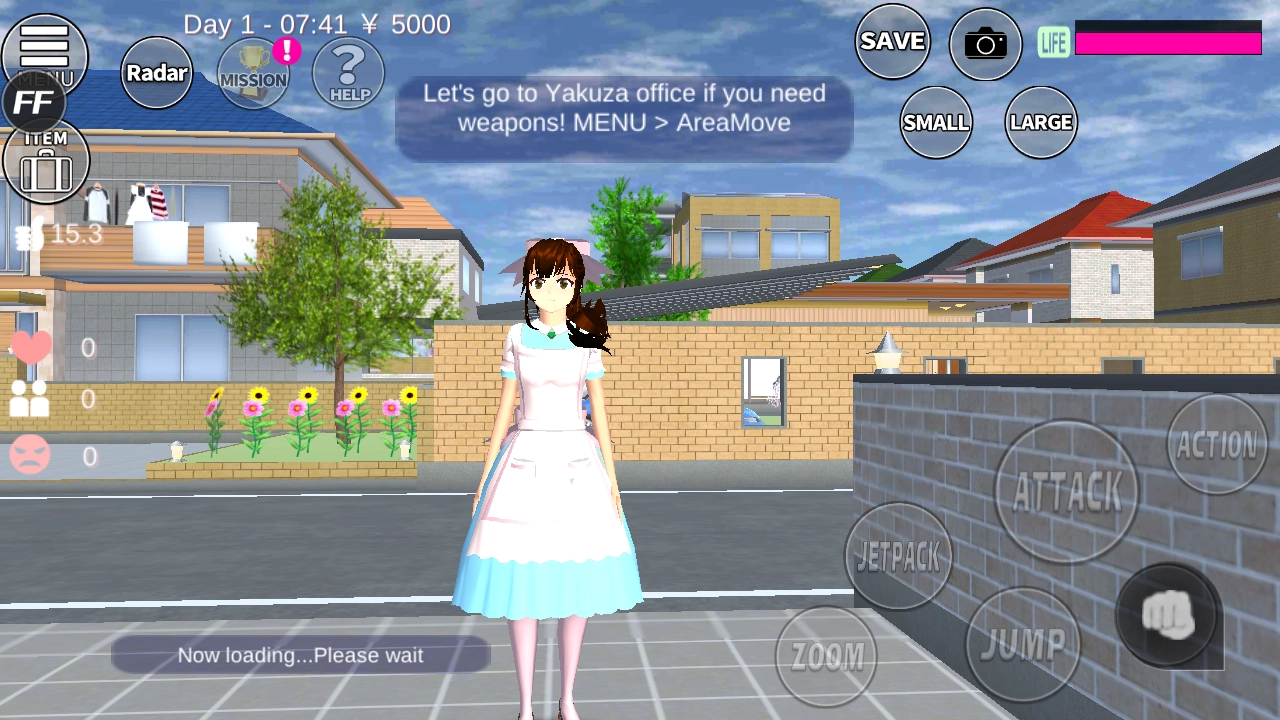Image resolution: width=1280 pixels, height=720 pixels.
Task: Open the camera photo mode
Action: tap(985, 44)
